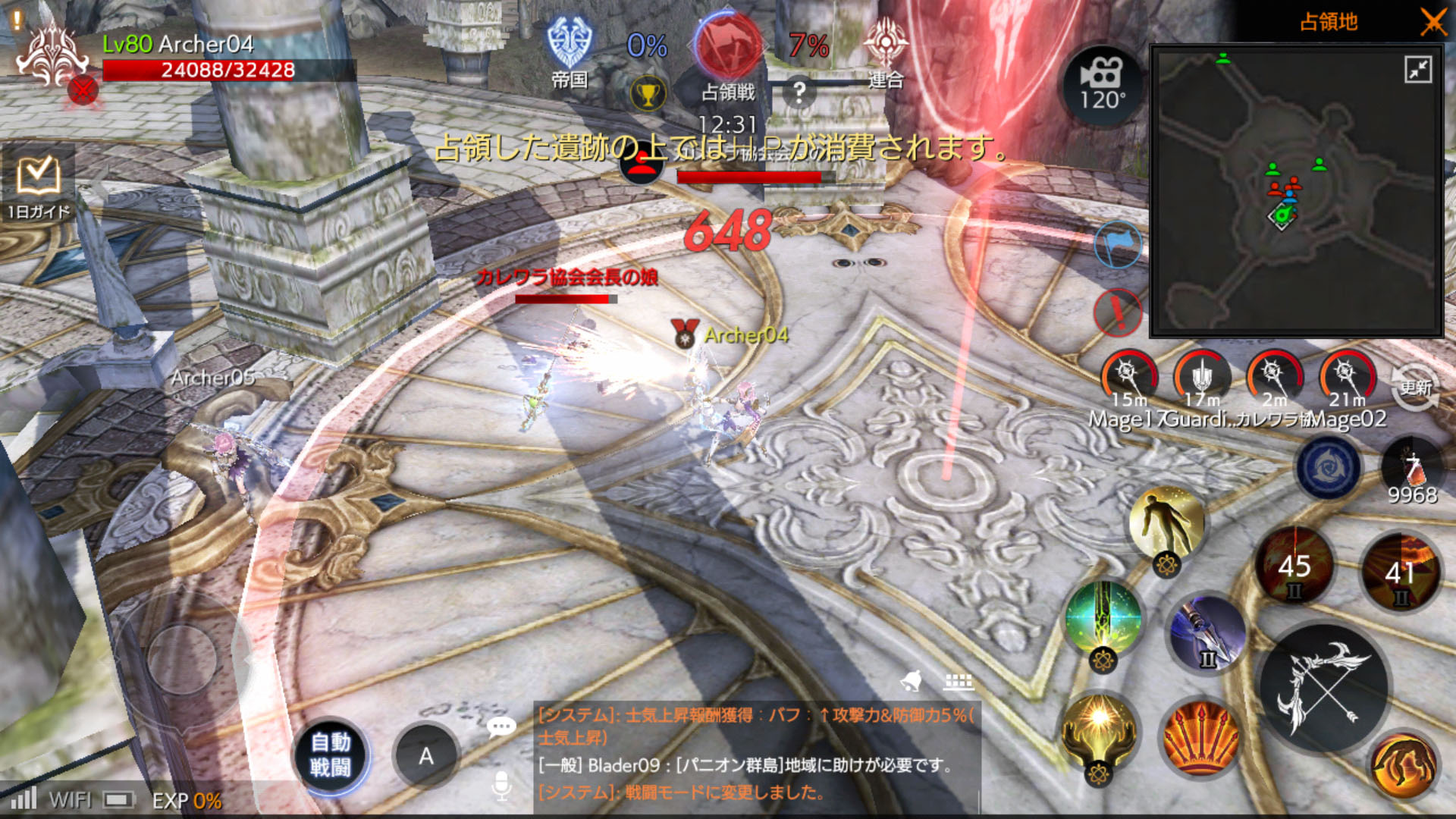Image resolution: width=1456 pixels, height=819 pixels.
Task: Expand the minimap with the arrow icon
Action: [x=1418, y=70]
